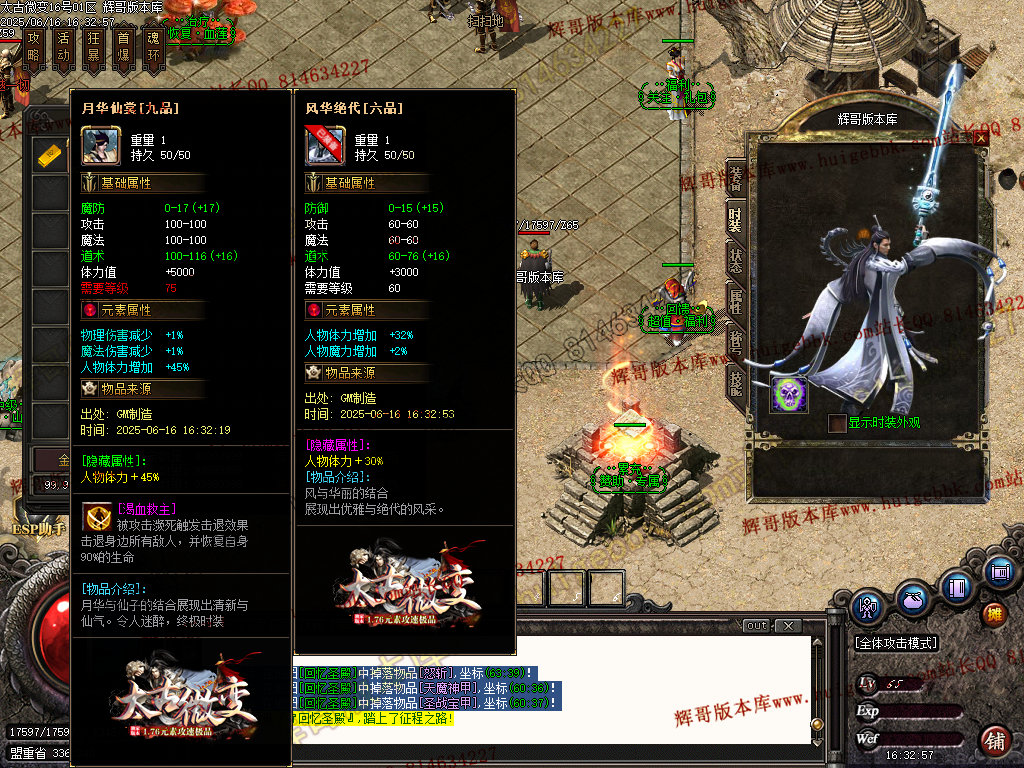Toggle the 显示时装外观 checkbox
The height and width of the screenshot is (768, 1024).
tap(837, 423)
